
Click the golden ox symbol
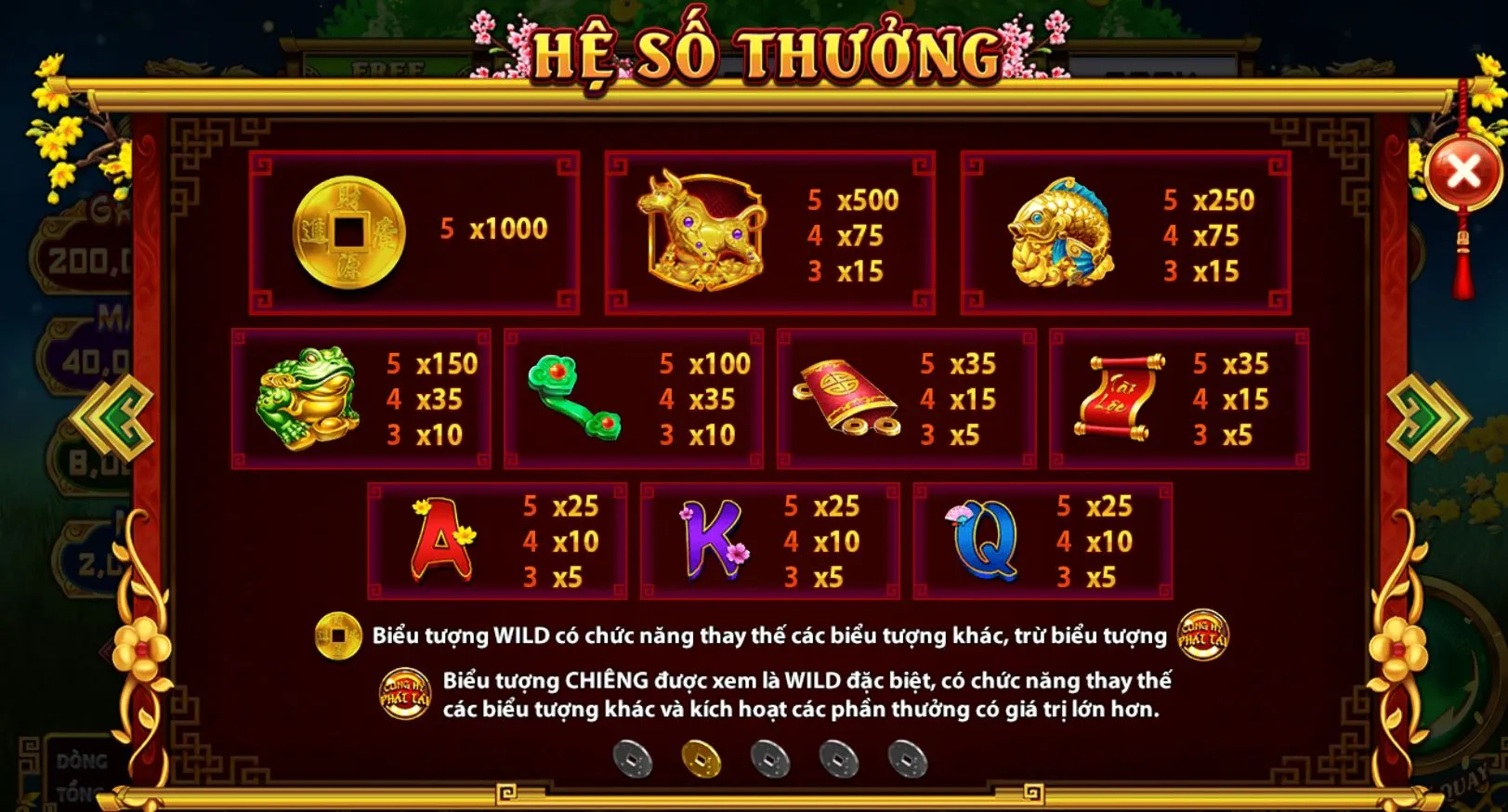702,229
